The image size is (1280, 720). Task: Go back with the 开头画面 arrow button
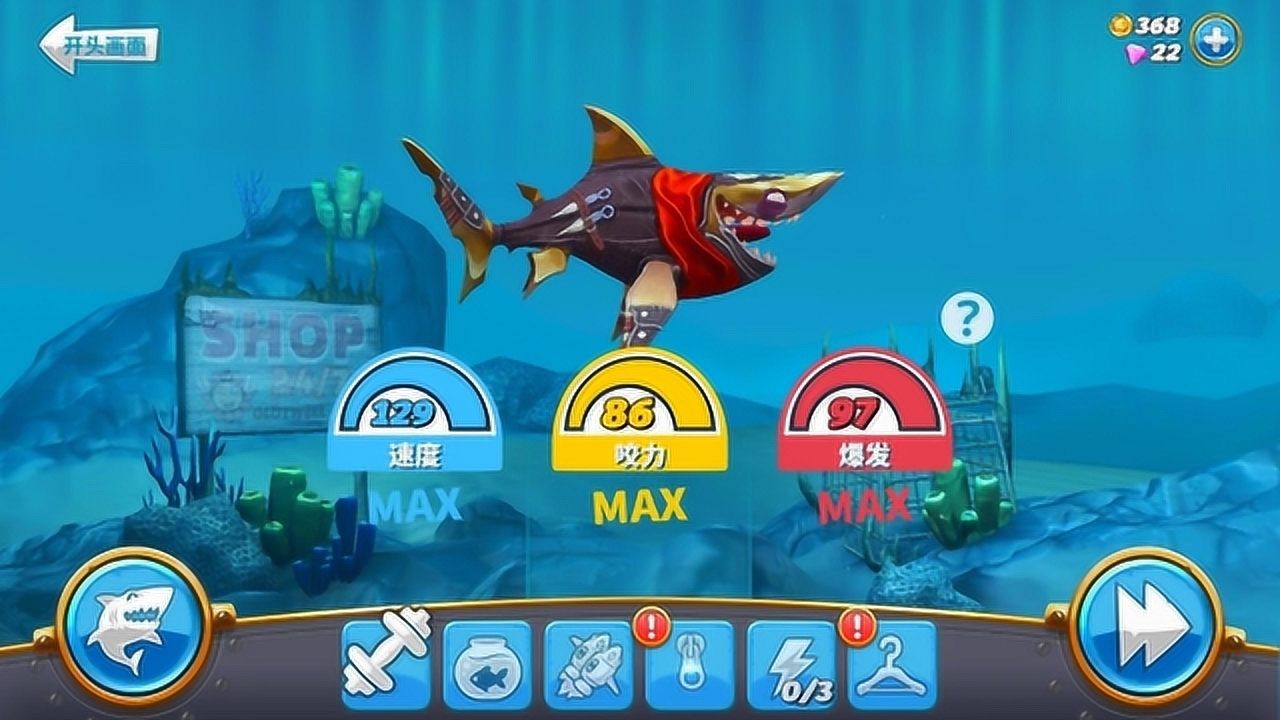tap(98, 45)
